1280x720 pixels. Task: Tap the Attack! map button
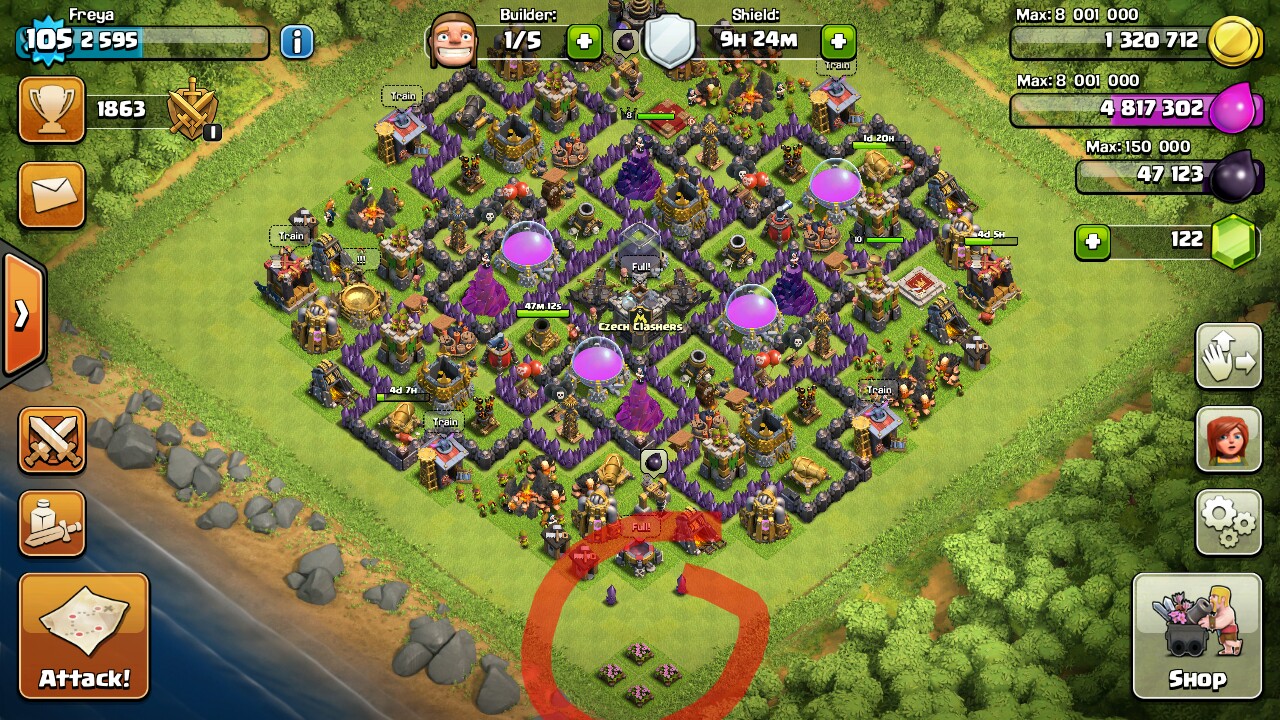point(84,635)
